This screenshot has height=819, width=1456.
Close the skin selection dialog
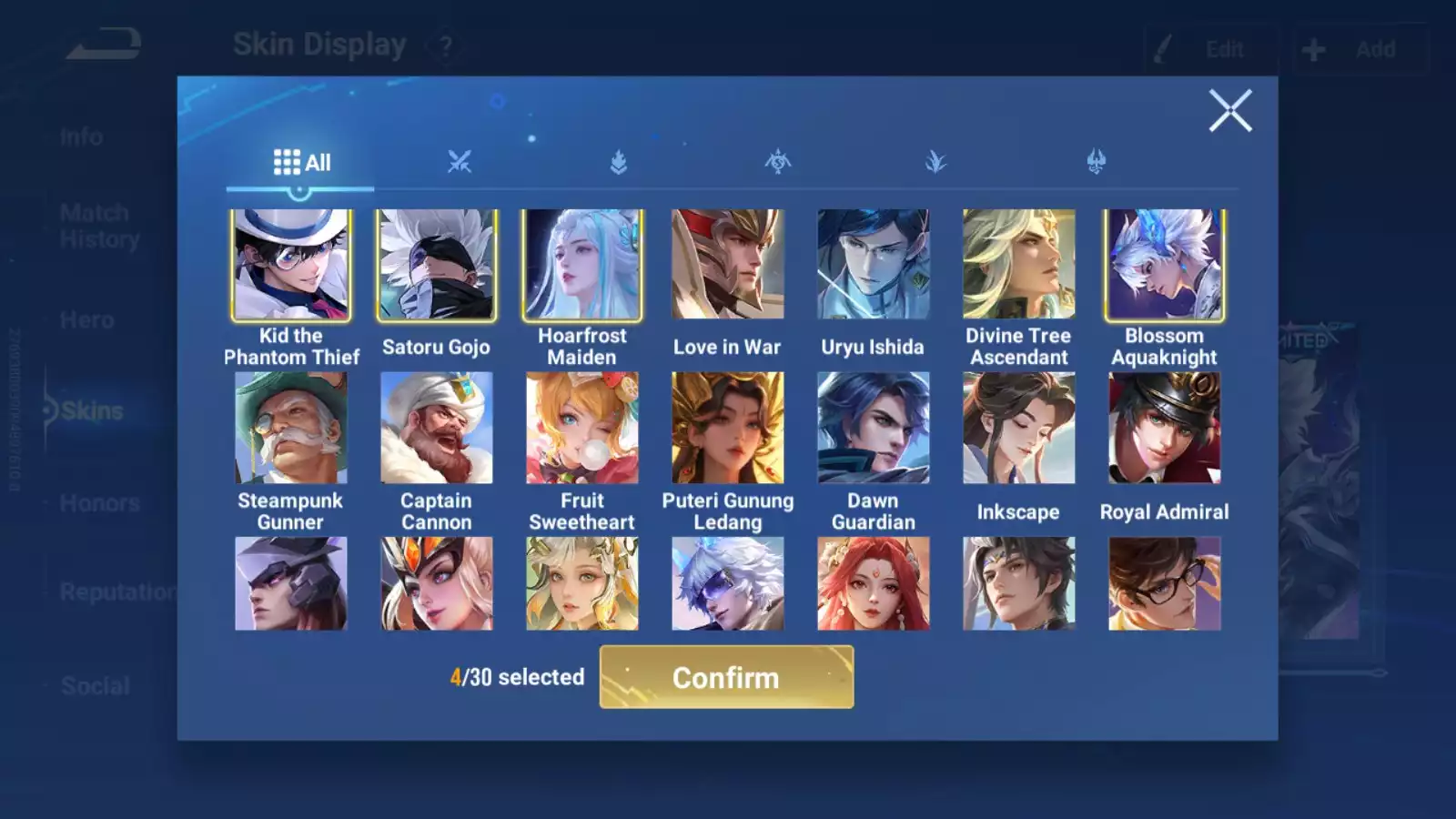pyautogui.click(x=1230, y=111)
